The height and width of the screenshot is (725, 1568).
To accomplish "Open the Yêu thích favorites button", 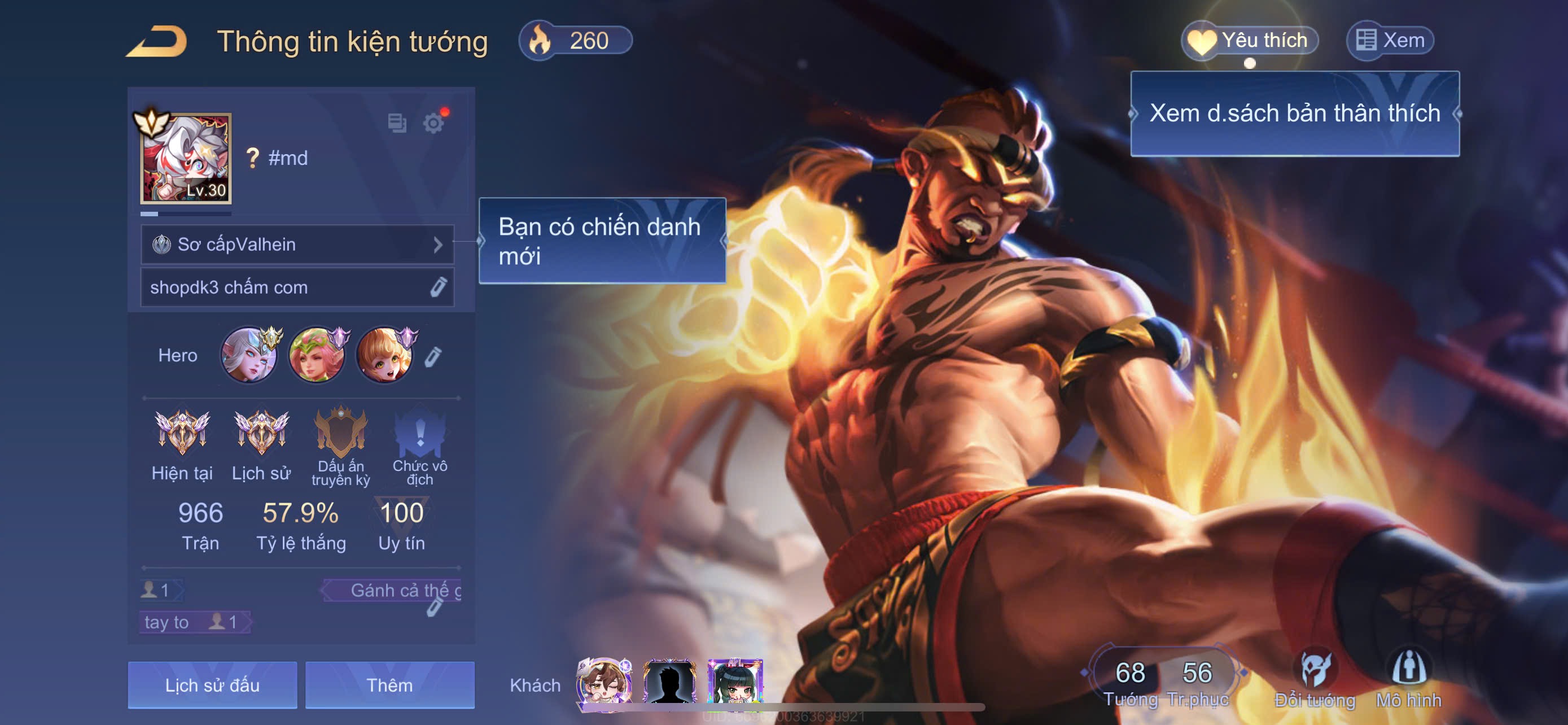I will (1250, 41).
